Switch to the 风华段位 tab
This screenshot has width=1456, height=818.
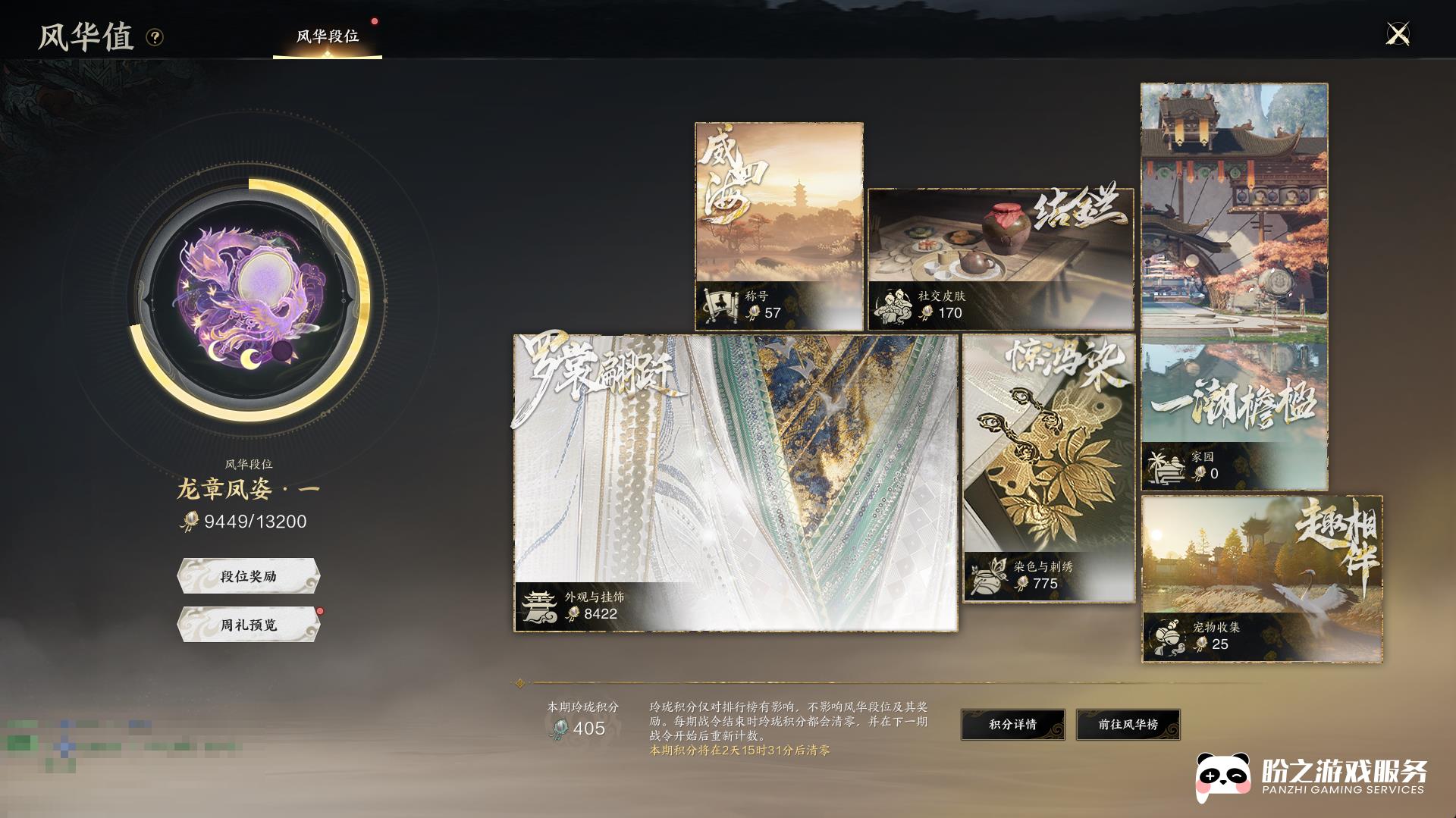[x=328, y=36]
